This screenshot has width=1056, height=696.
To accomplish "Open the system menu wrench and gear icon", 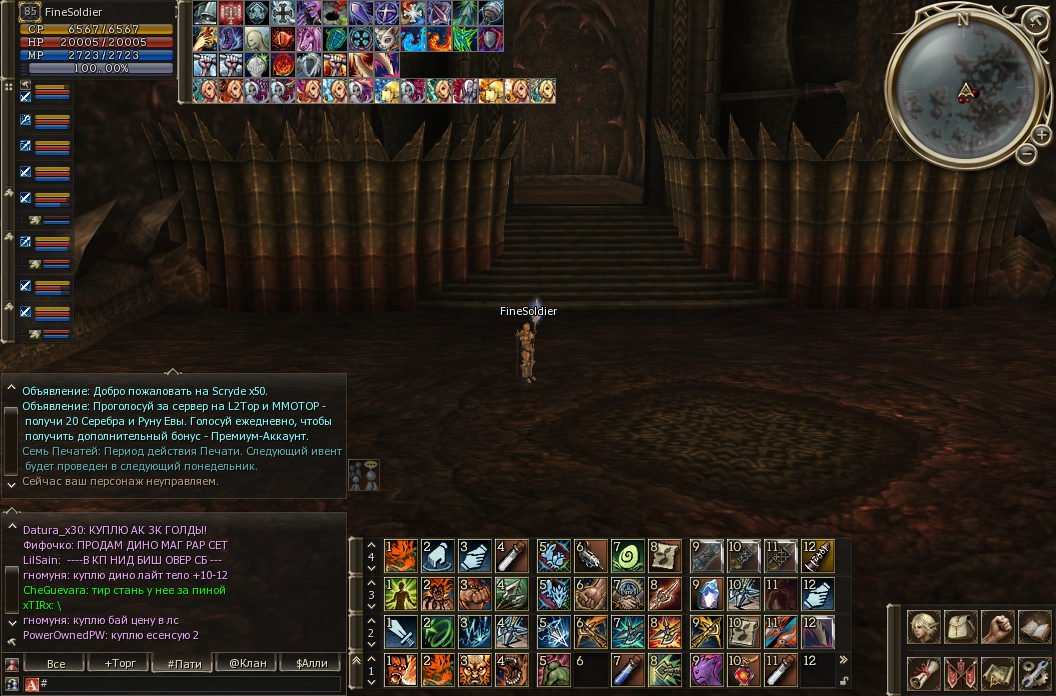I will pyautogui.click(x=1034, y=674).
